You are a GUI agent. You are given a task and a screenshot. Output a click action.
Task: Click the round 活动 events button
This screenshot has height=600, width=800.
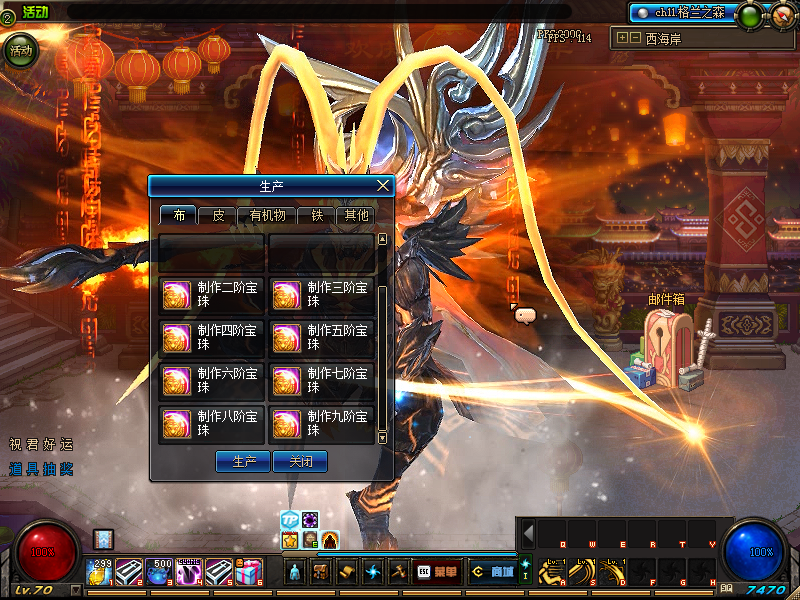click(x=19, y=49)
